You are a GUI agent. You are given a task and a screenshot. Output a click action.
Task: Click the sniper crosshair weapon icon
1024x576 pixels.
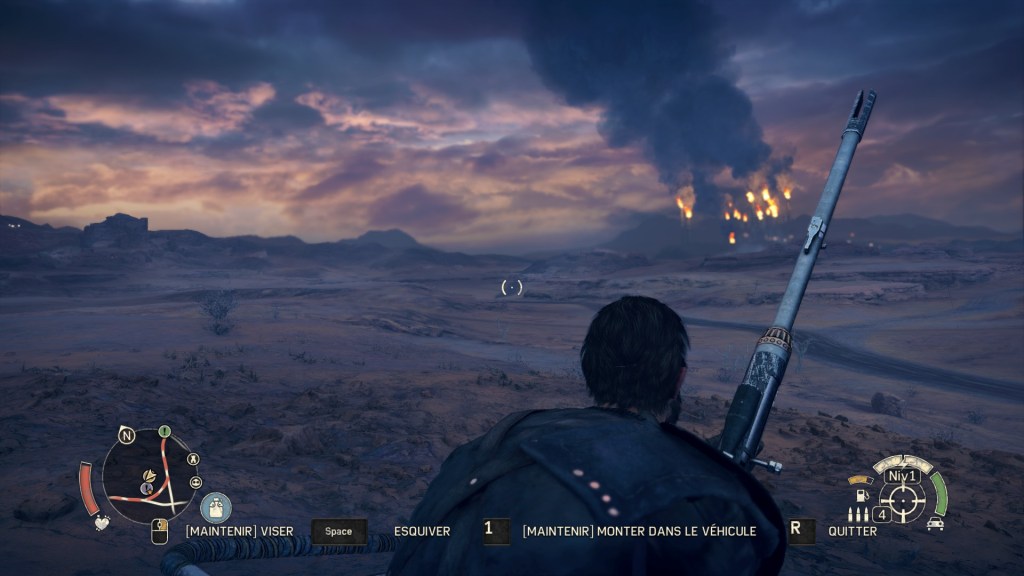pyautogui.click(x=902, y=498)
